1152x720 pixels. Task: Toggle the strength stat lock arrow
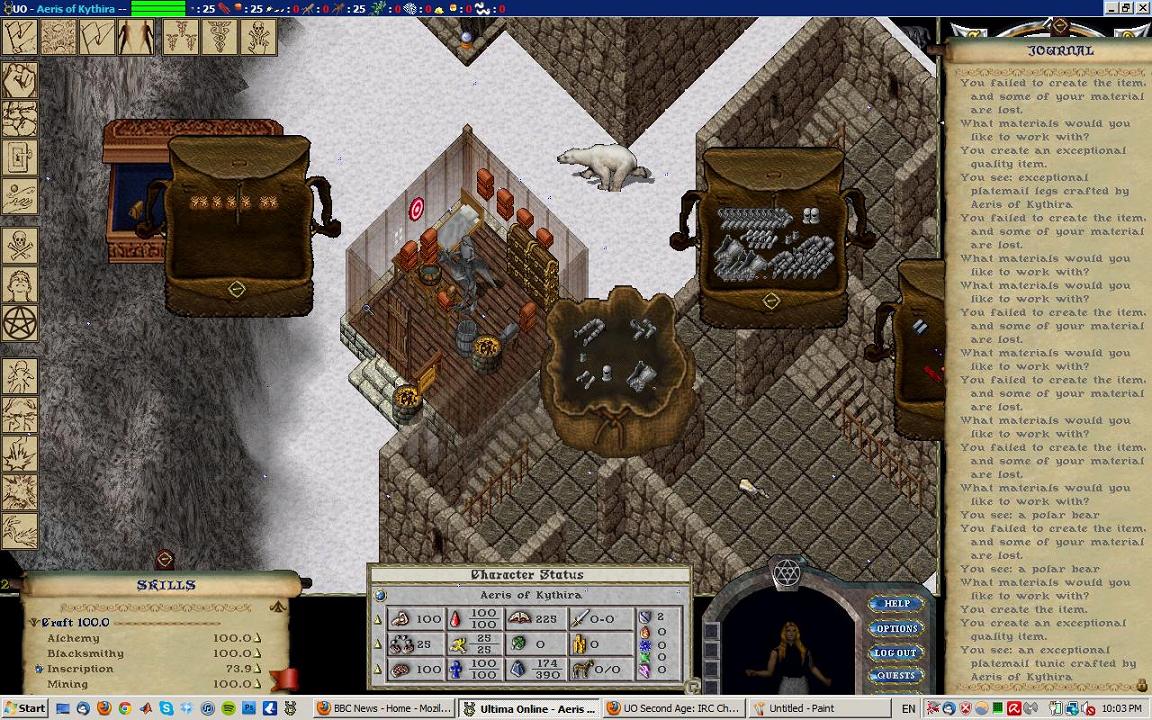tap(378, 619)
